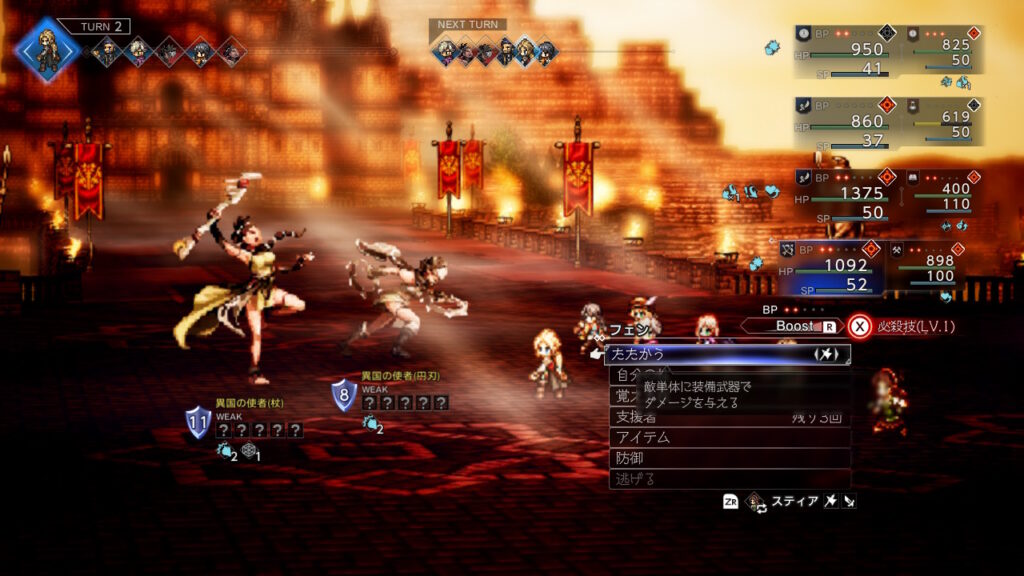Select the party panel showing 1375 HP
The height and width of the screenshot is (576, 1024).
842,195
